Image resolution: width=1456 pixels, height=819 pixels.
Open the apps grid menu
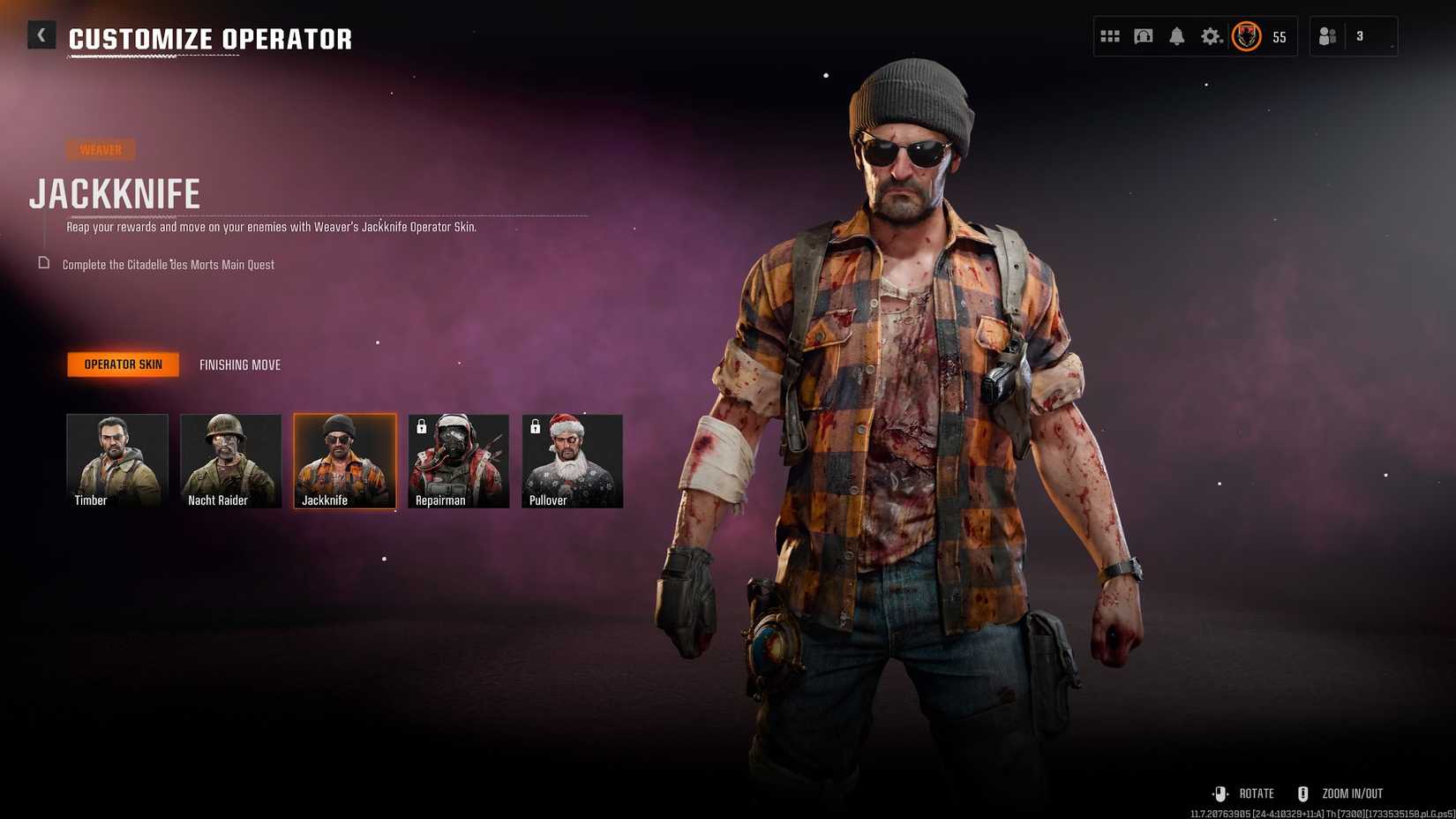tap(1110, 36)
